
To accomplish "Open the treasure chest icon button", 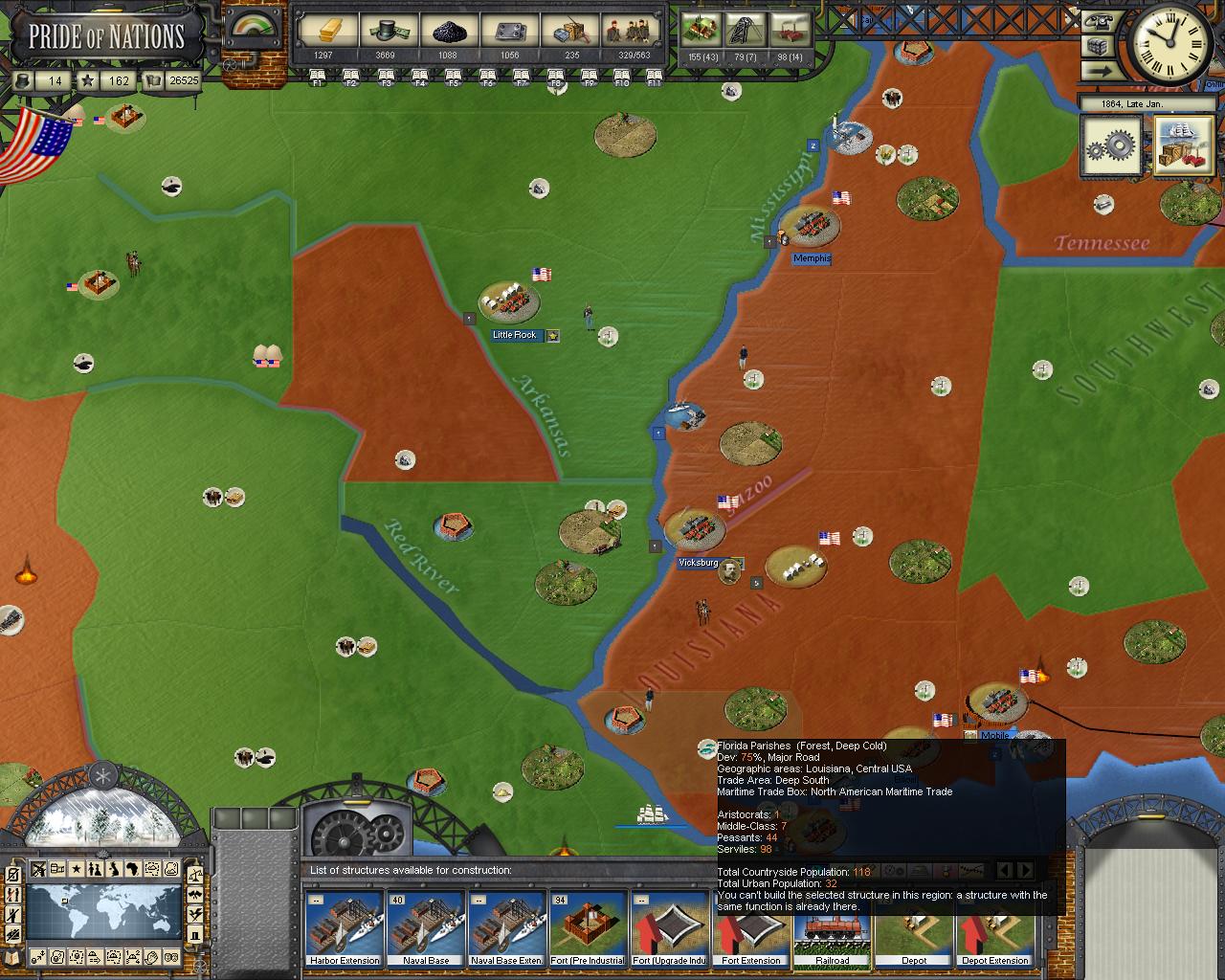I will (x=1097, y=47).
